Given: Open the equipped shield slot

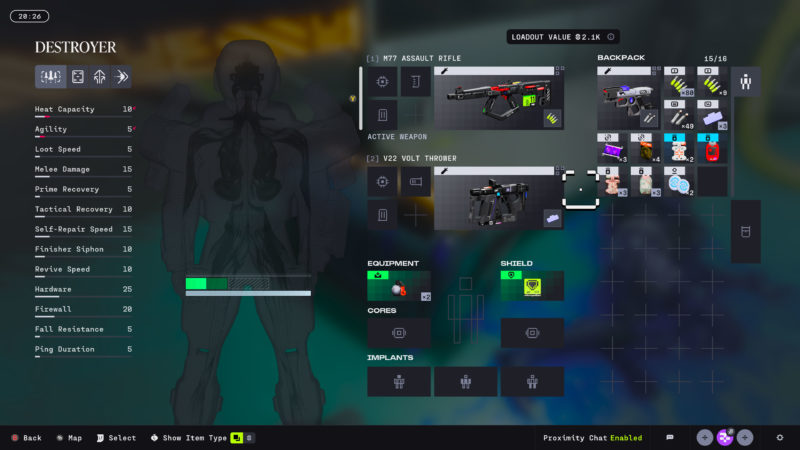Looking at the screenshot, I should point(532,286).
